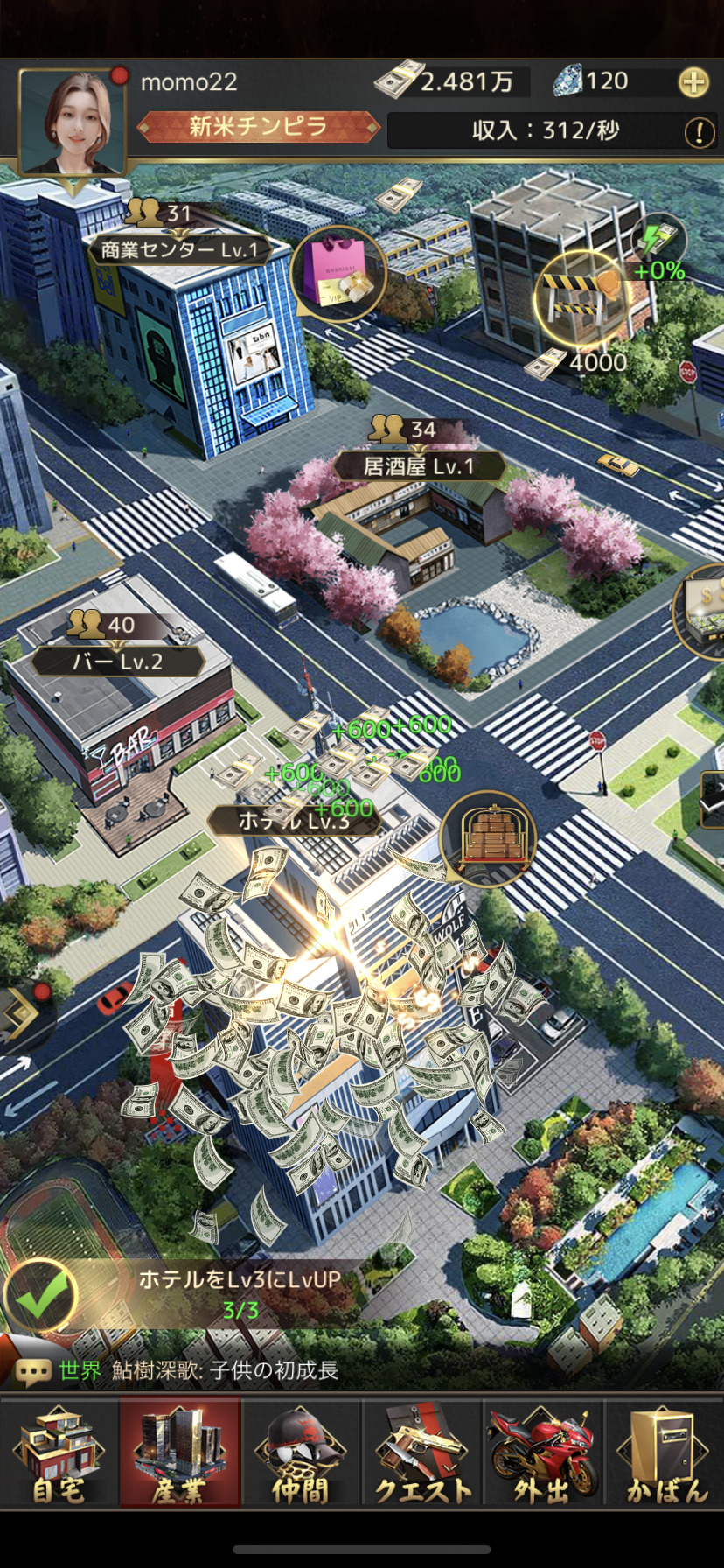Switch to the 産業 industry tab
Viewport: 724px width, 1568px height.
(179, 1453)
